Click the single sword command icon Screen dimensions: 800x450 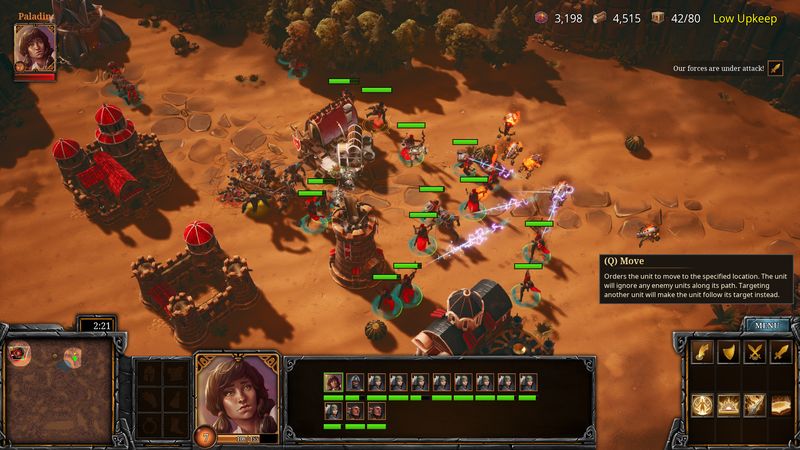tap(782, 352)
